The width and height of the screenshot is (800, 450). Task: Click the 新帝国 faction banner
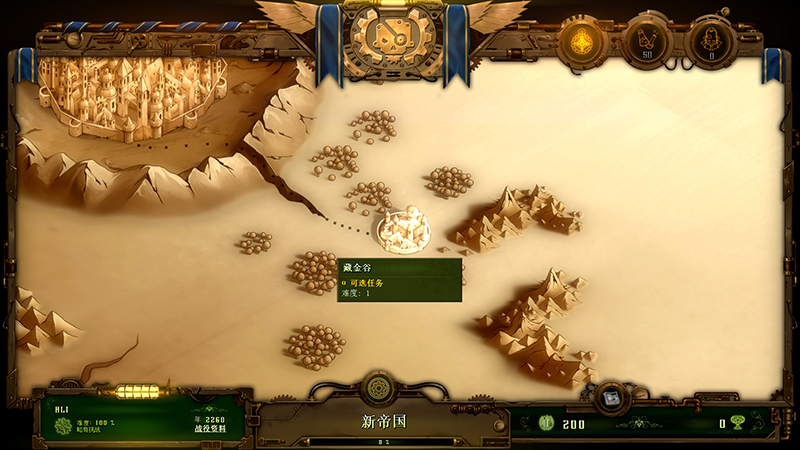(385, 422)
